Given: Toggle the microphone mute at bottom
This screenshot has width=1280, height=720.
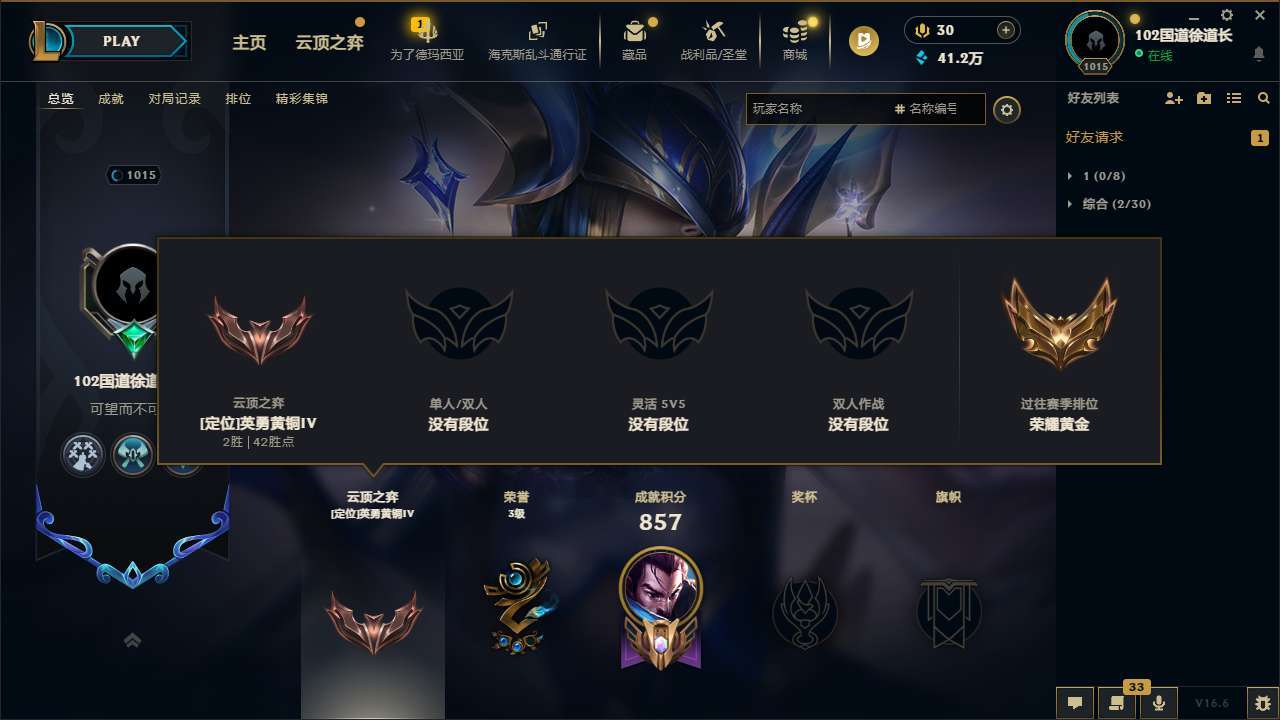Looking at the screenshot, I should [1160, 702].
